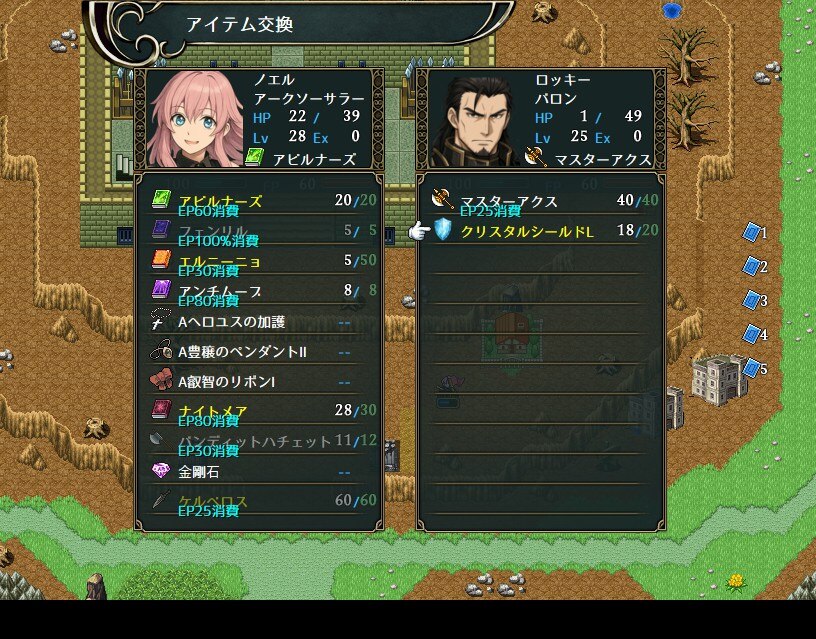Image resolution: width=816 pixels, height=639 pixels.
Task: Pick the A叡智のリボンI ribbon
Action: click(x=259, y=381)
